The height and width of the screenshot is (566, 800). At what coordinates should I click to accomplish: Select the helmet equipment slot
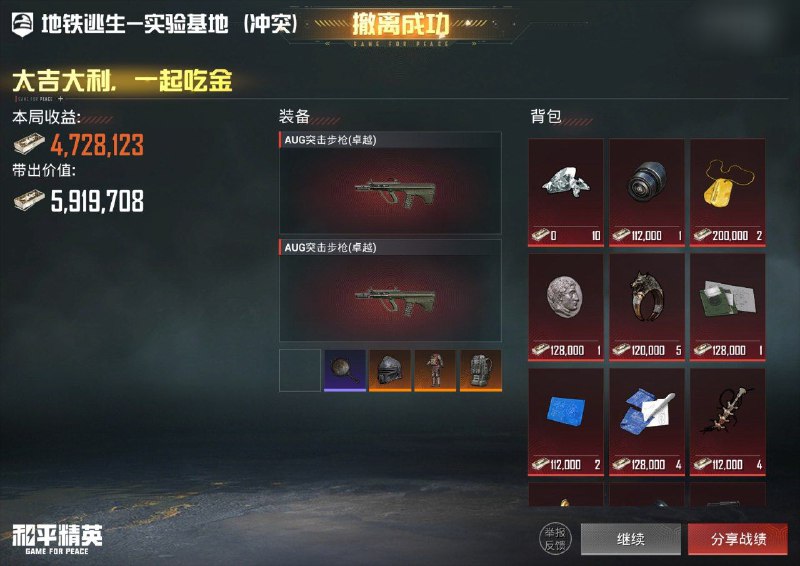tap(390, 370)
